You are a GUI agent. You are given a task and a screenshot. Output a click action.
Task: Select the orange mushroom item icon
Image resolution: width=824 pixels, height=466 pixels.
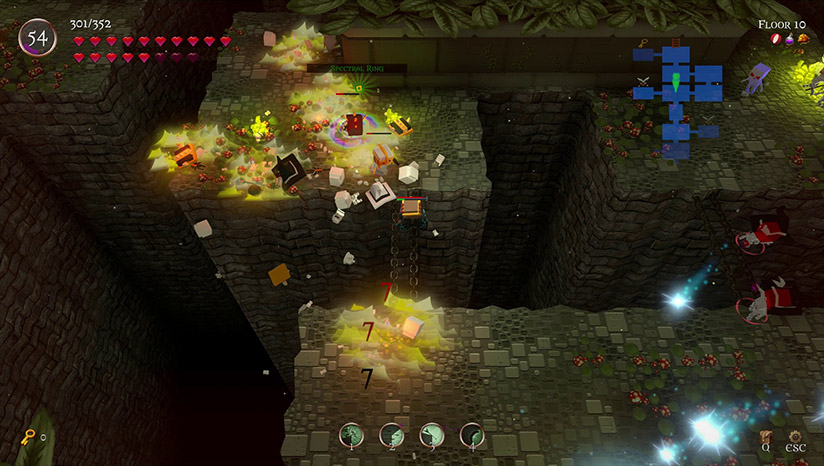click(803, 39)
